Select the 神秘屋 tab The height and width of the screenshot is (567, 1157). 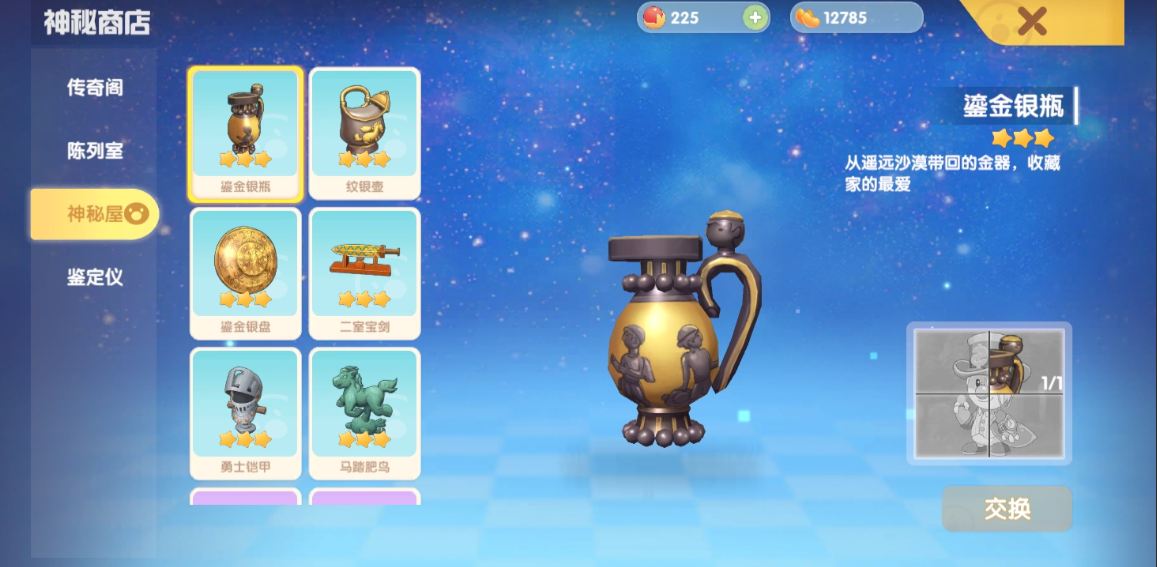(95, 214)
